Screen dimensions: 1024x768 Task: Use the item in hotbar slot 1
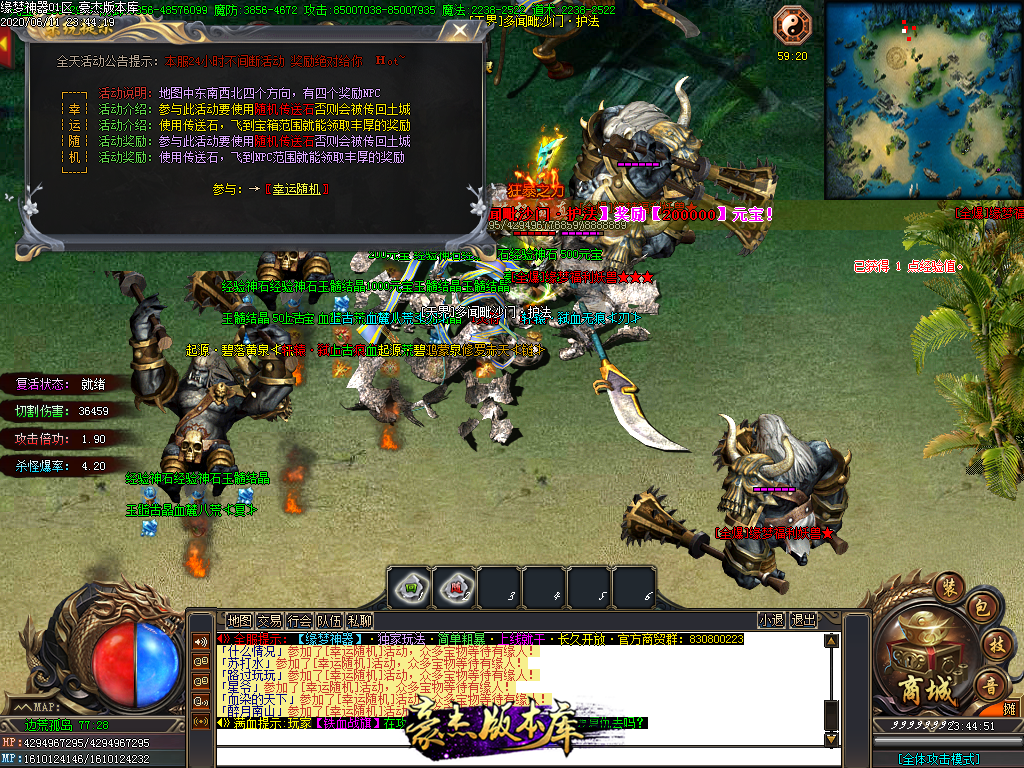(409, 586)
